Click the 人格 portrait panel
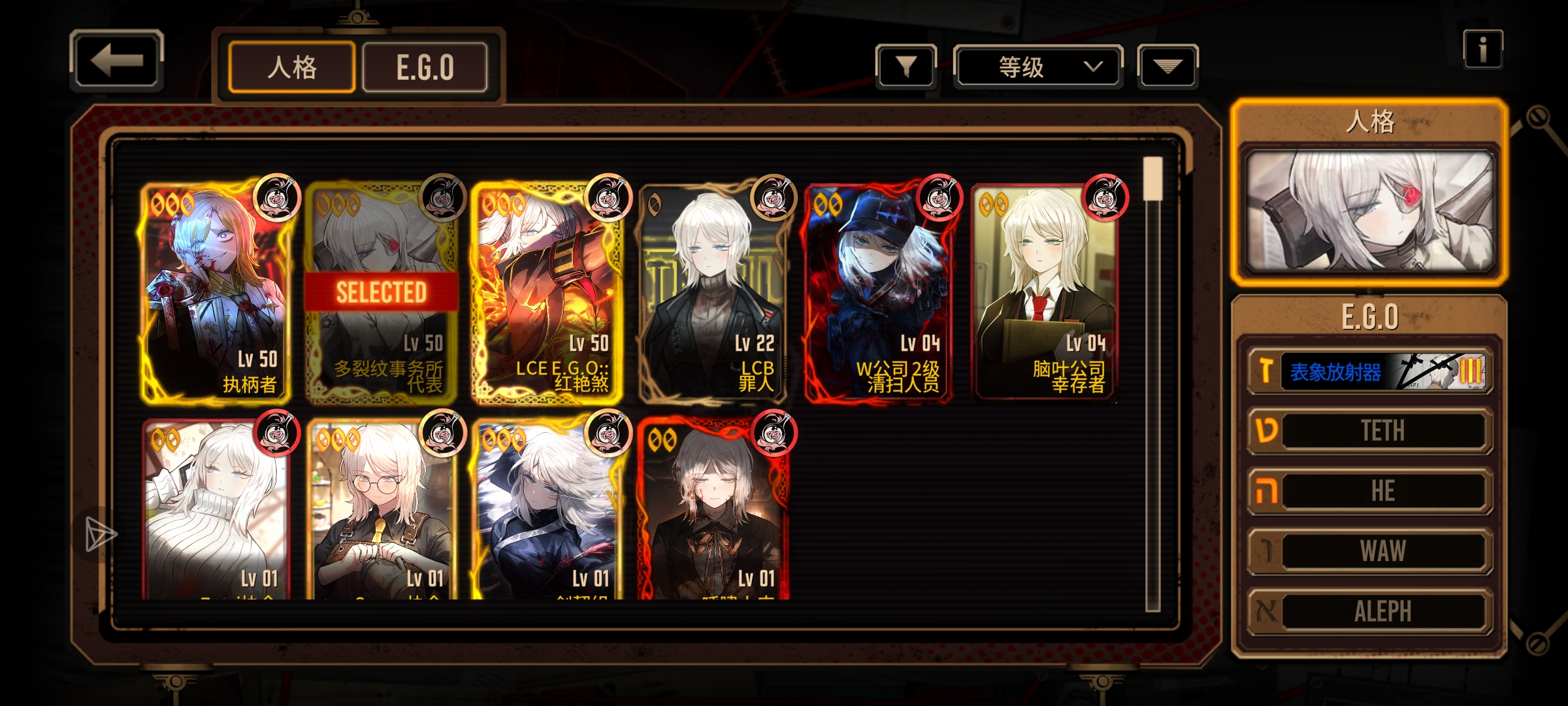The height and width of the screenshot is (706, 1568). (1369, 210)
